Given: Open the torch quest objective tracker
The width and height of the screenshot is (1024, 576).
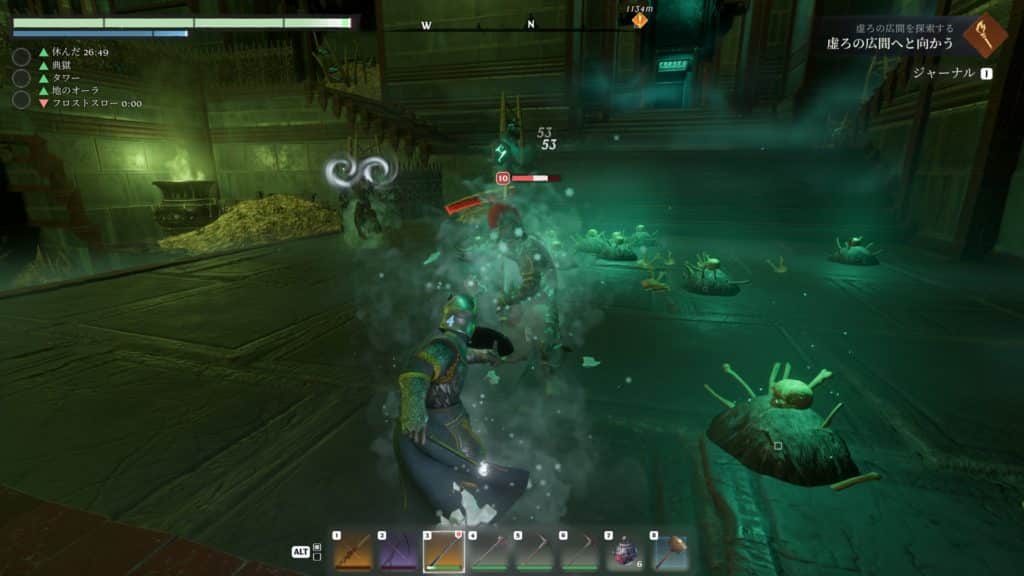Looking at the screenshot, I should [984, 36].
